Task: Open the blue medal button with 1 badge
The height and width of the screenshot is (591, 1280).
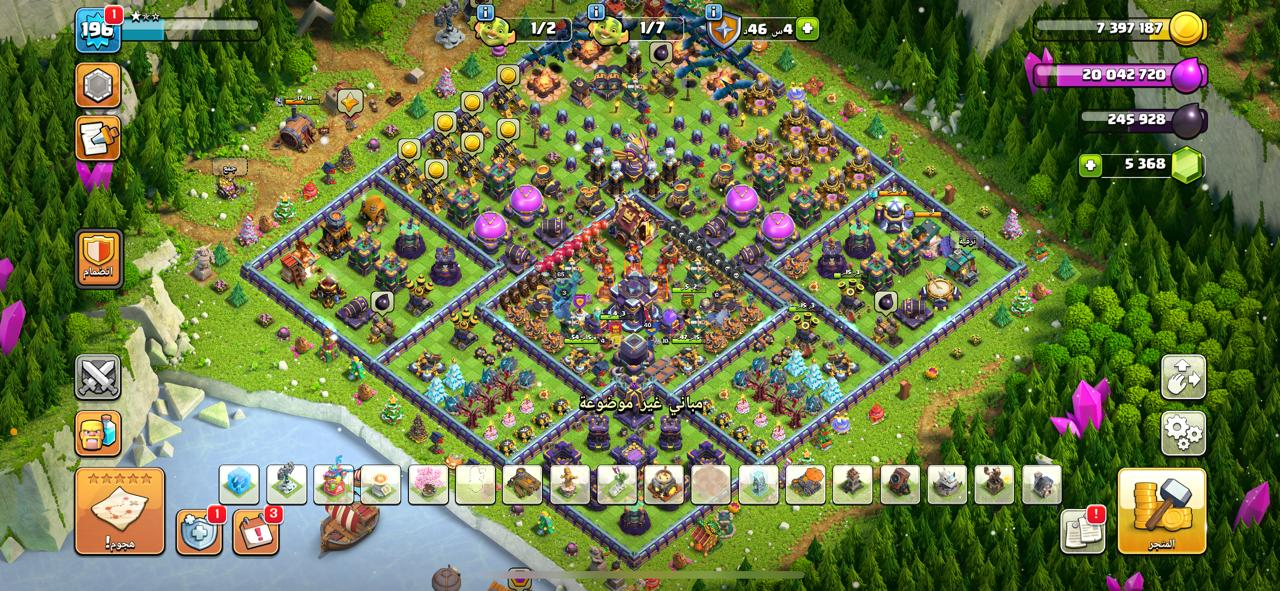Action: tap(198, 531)
